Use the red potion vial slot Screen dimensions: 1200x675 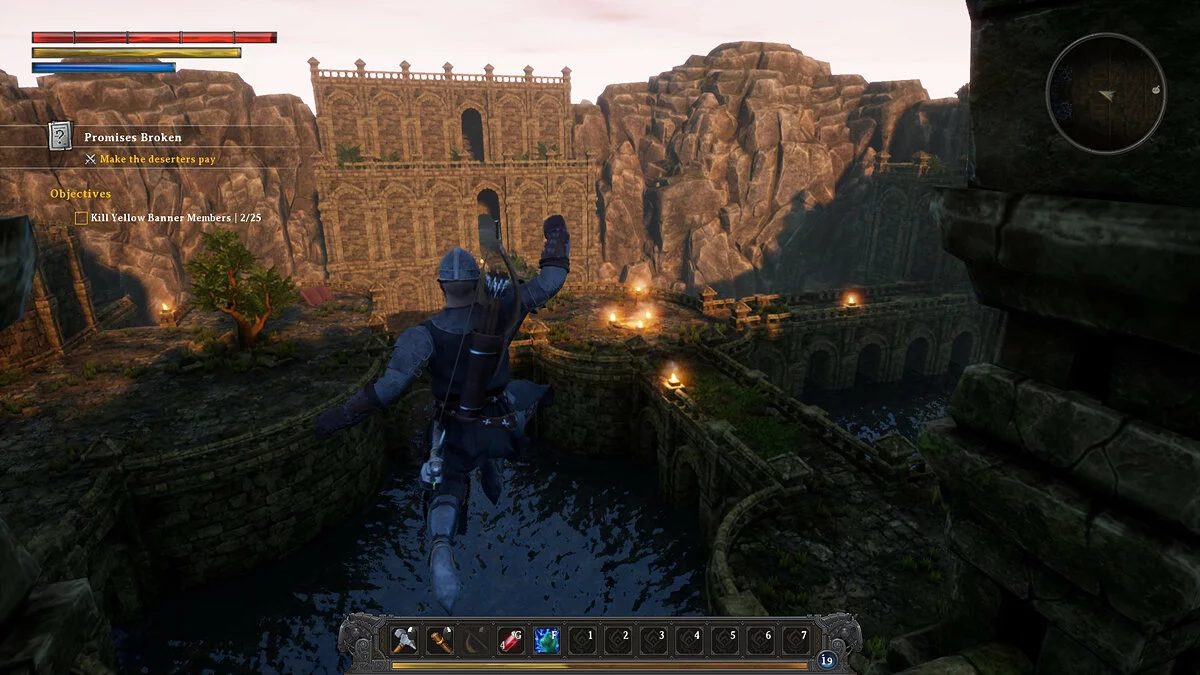click(x=512, y=638)
